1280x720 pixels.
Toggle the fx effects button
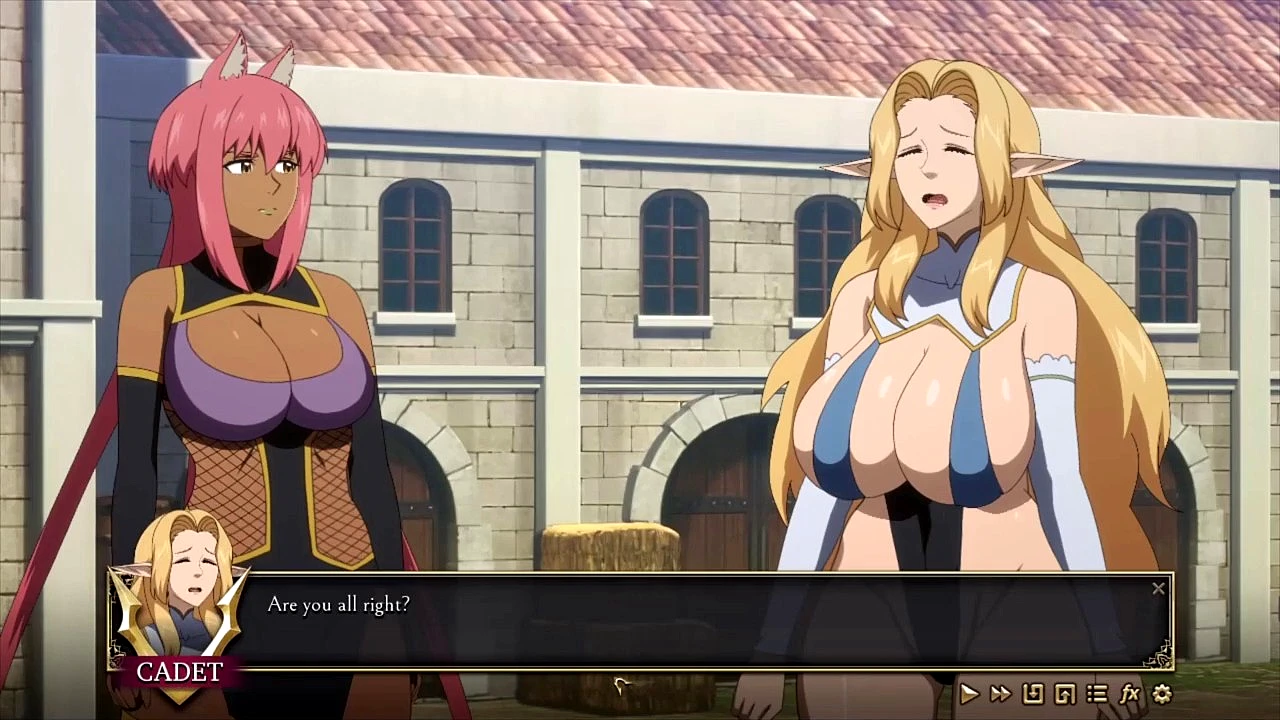tap(1130, 693)
